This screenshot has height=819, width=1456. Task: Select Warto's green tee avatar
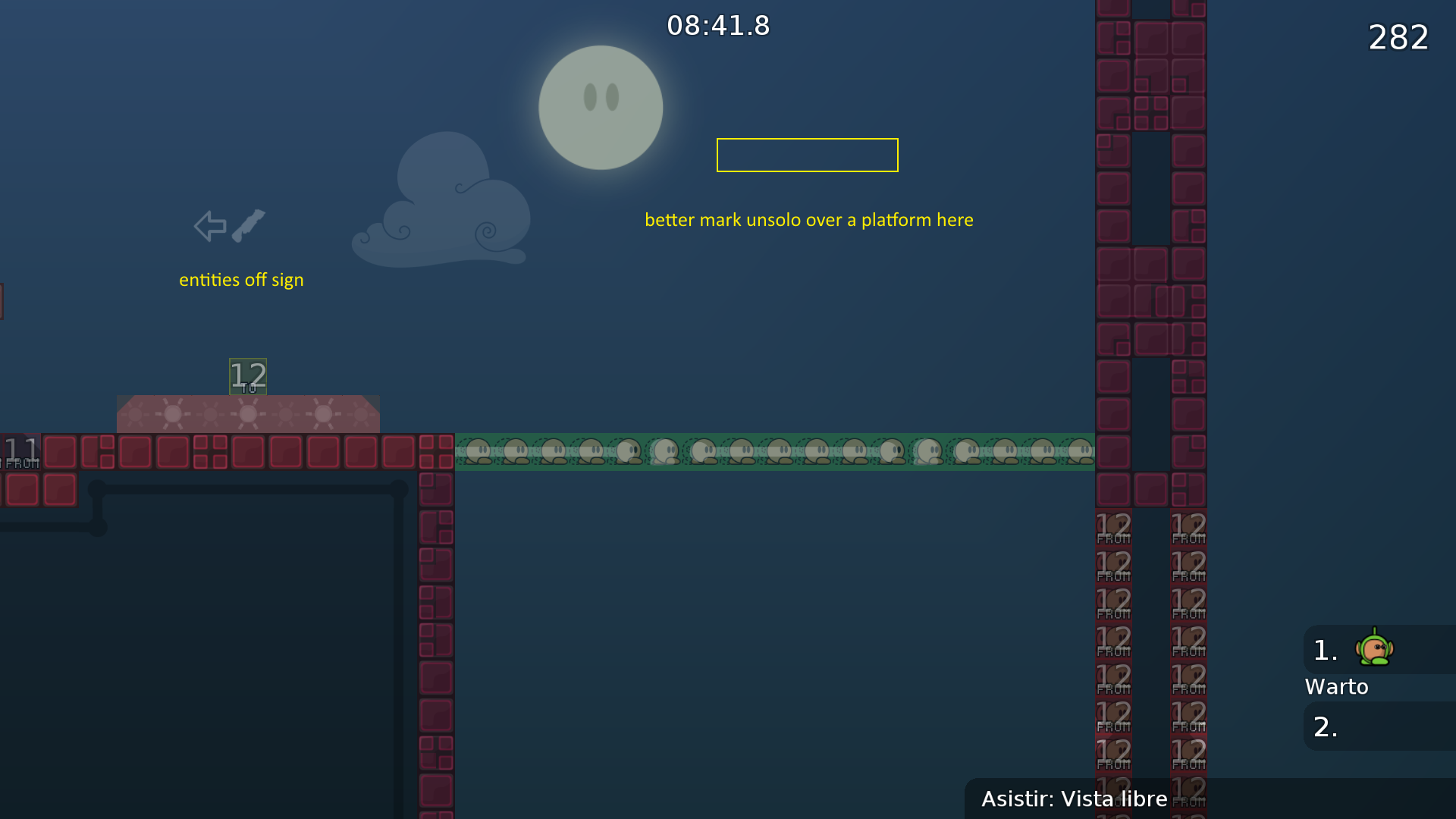(x=1373, y=648)
